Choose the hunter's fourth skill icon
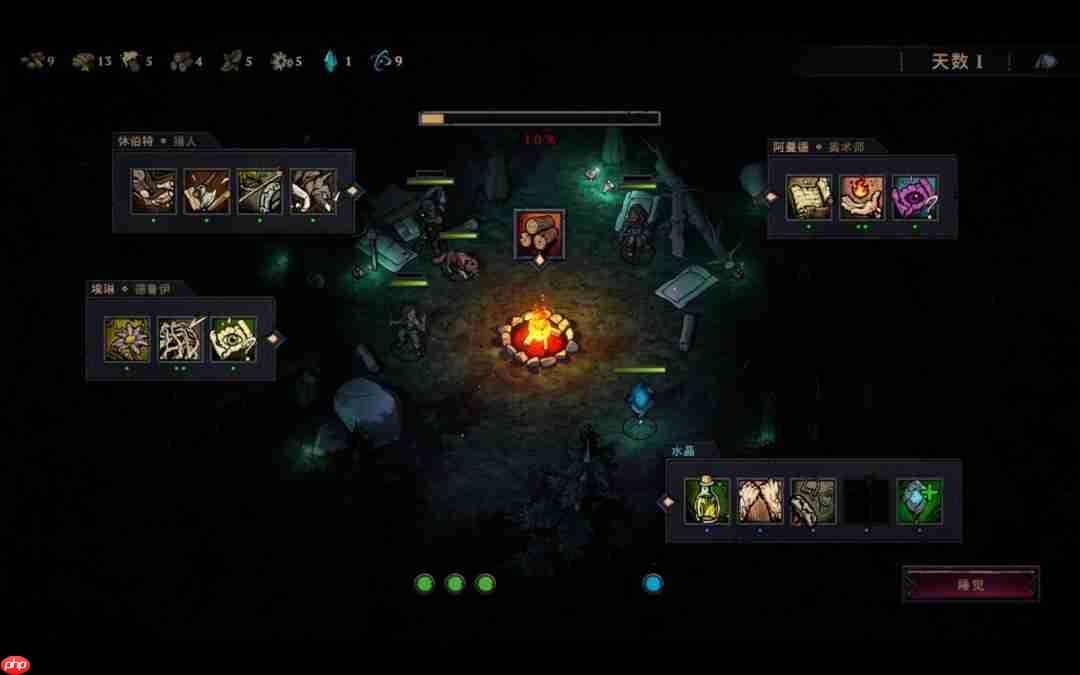 (x=313, y=191)
